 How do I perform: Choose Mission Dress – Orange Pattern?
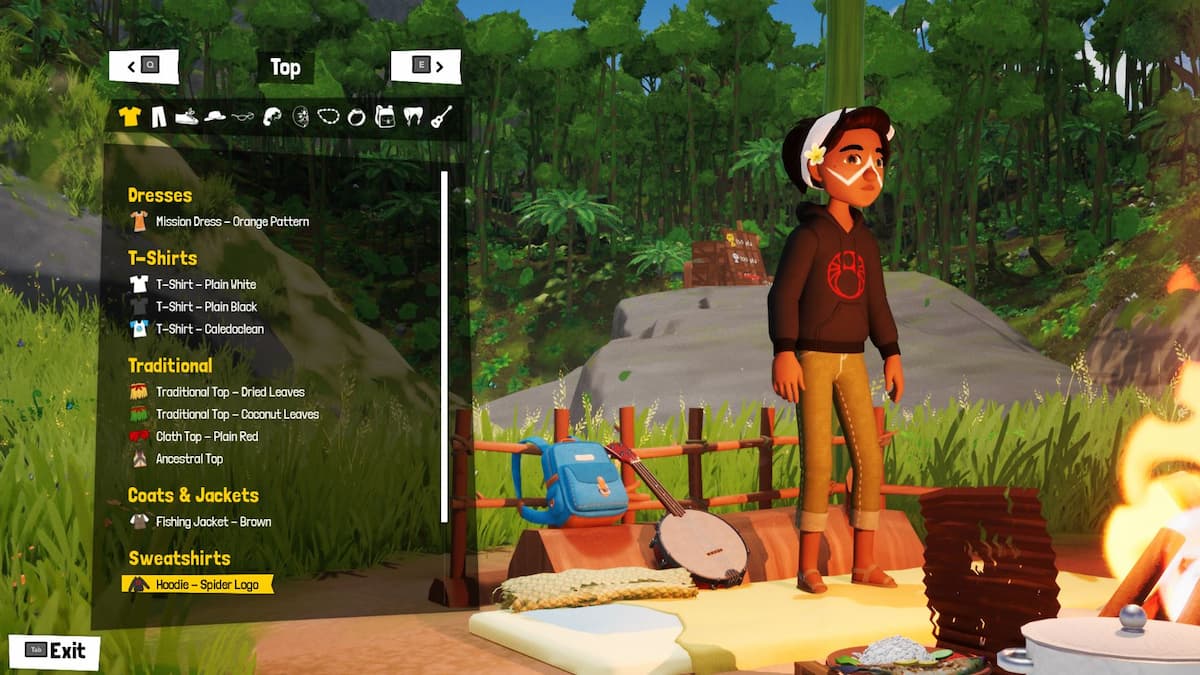[x=231, y=222]
